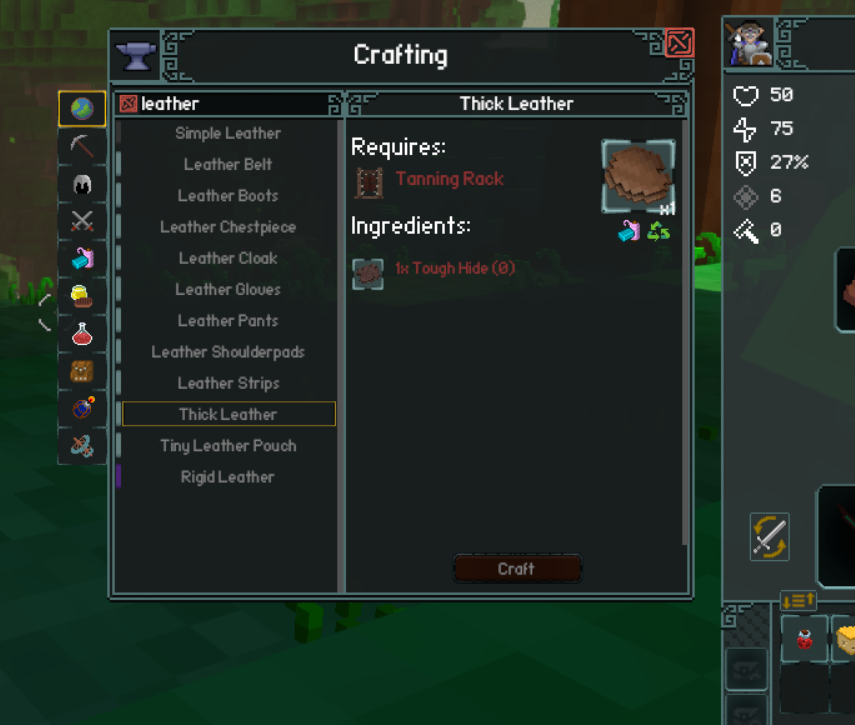
Task: Choose the Leather Belt recipe
Action: coord(228,165)
